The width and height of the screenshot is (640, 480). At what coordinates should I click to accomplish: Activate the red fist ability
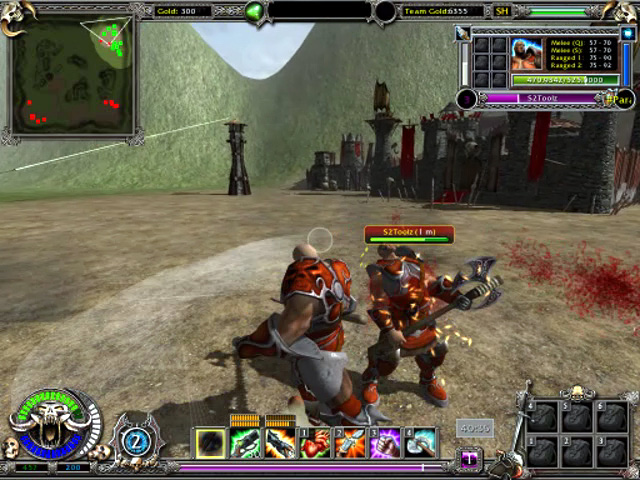coord(316,442)
